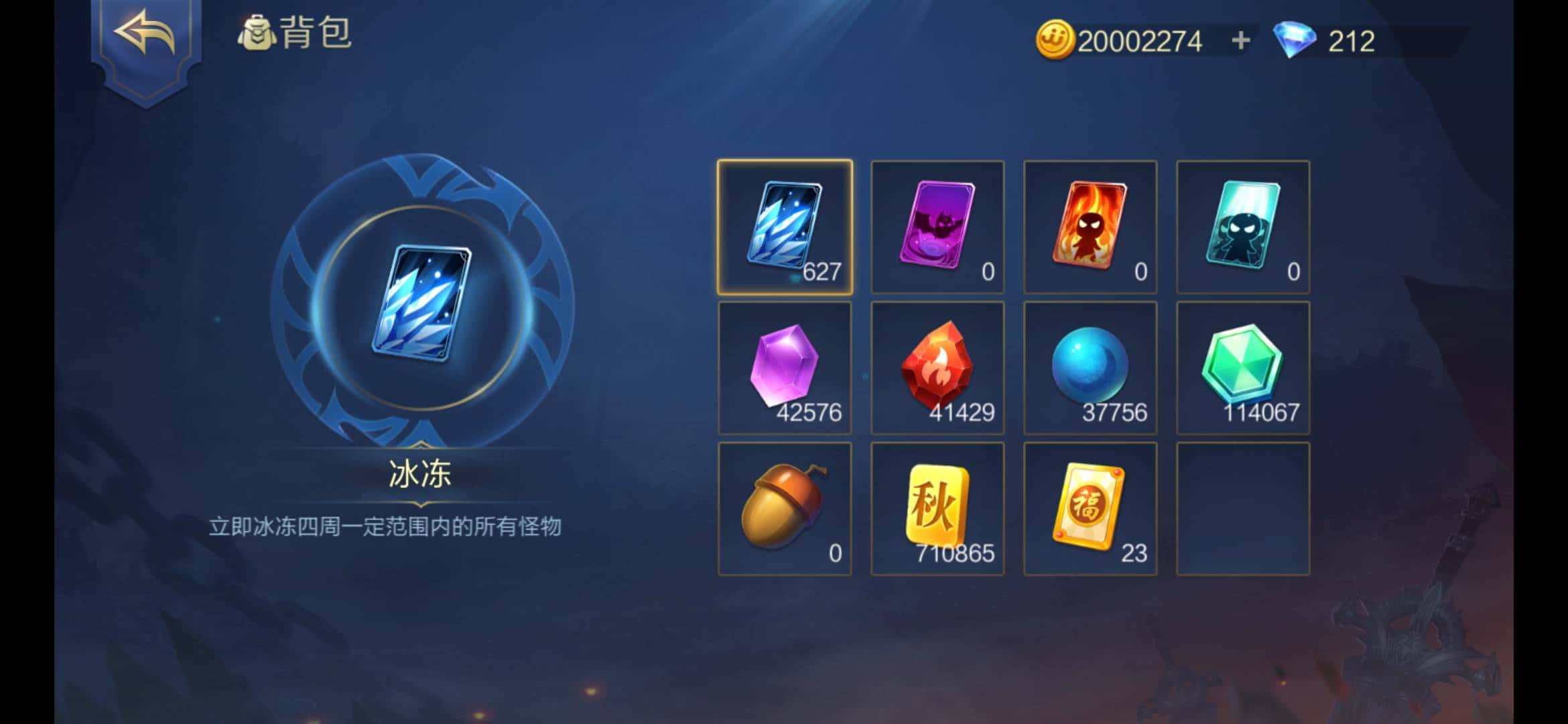Click the diamond currency icon
Screen dimensions: 1568x724
coord(1294,42)
